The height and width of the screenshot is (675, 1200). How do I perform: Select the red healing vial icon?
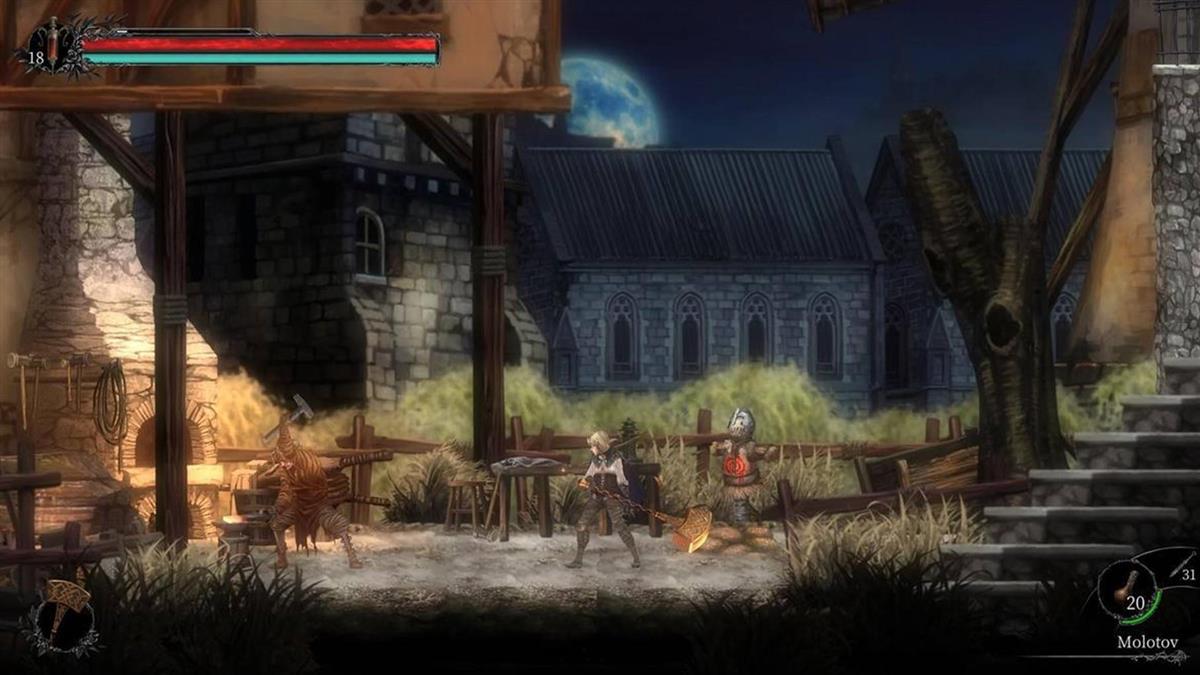coord(52,43)
